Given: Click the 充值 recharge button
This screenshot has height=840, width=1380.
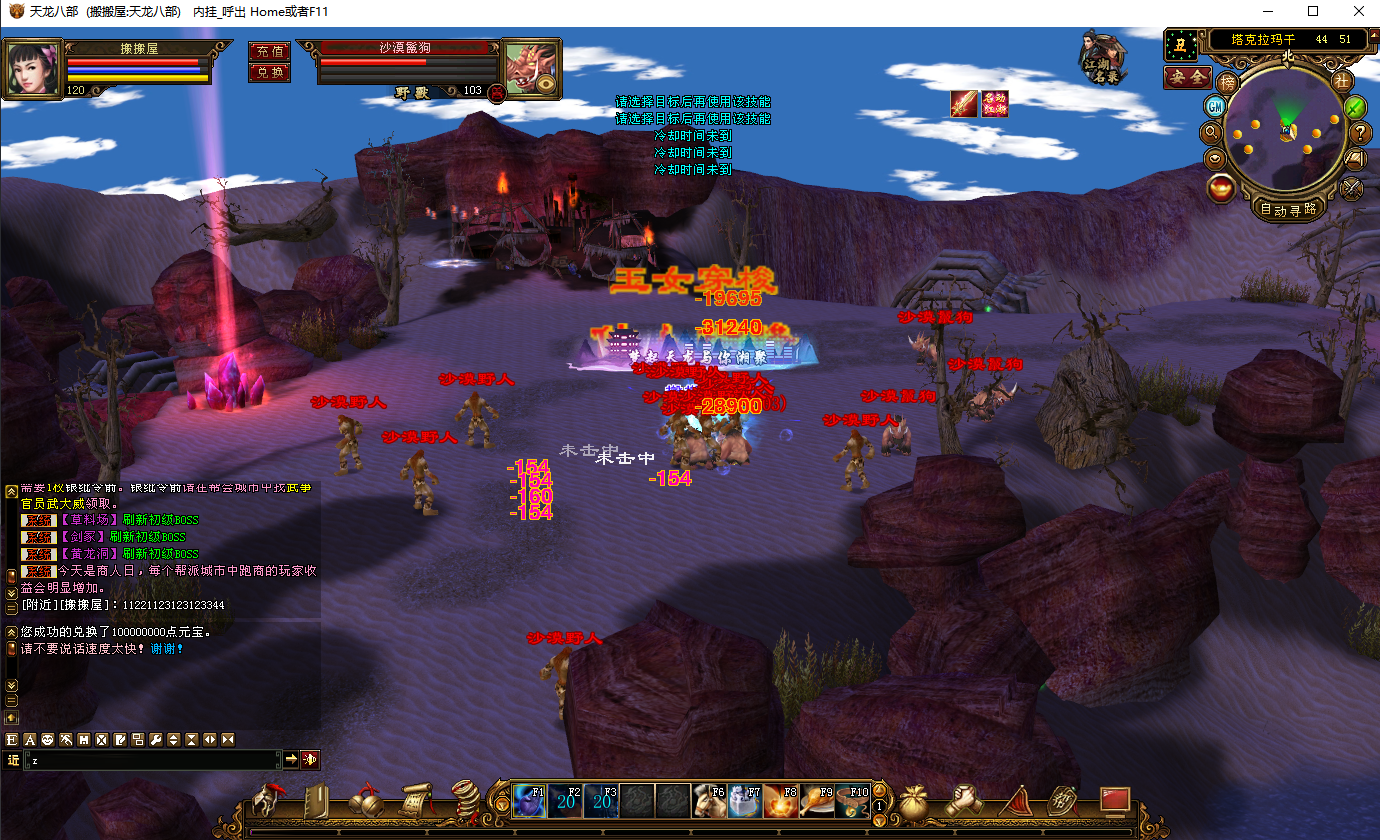Looking at the screenshot, I should [x=269, y=51].
